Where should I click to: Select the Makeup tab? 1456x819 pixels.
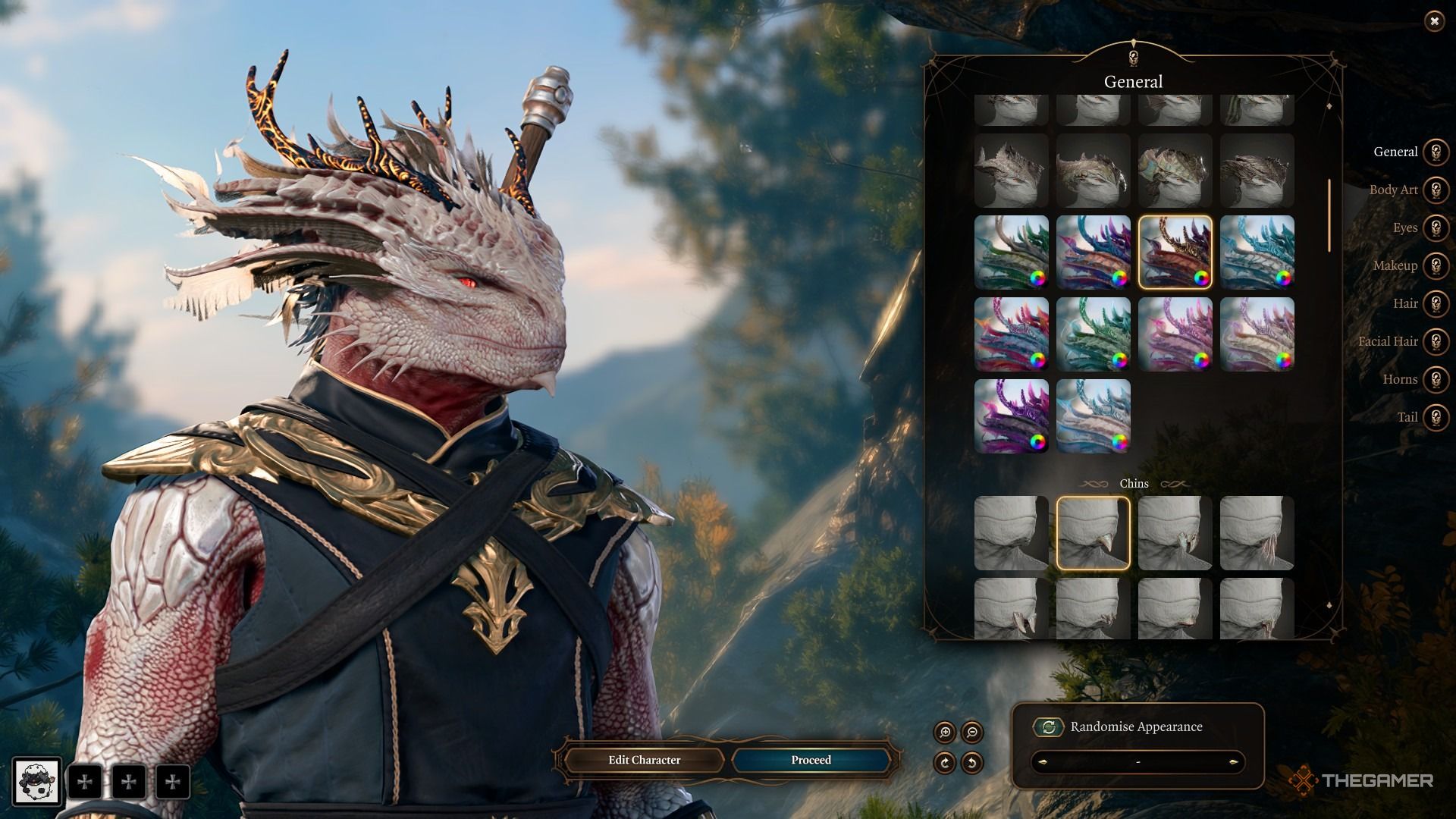[x=1436, y=265]
